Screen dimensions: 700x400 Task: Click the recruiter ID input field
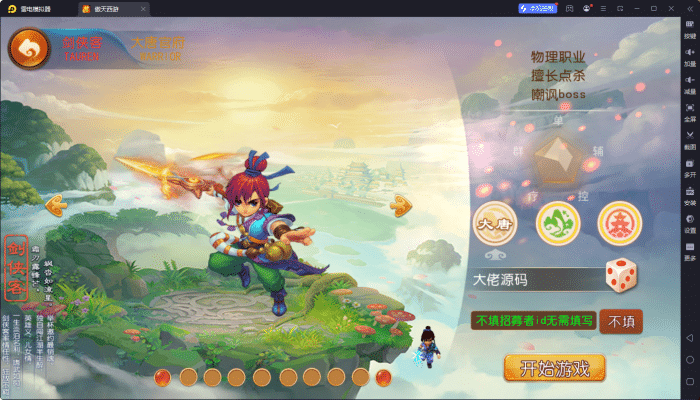click(x=533, y=321)
